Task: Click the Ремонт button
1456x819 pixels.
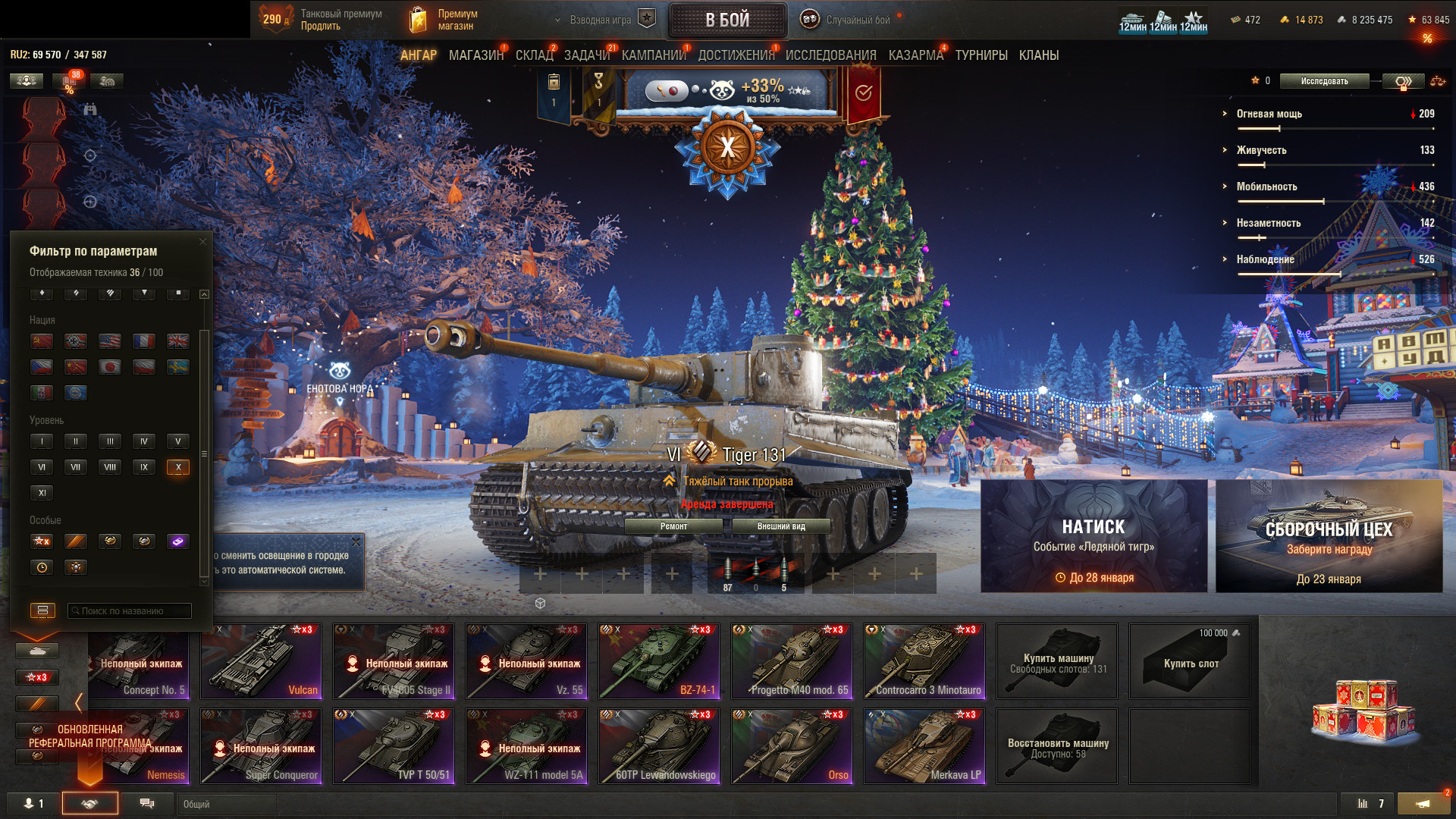Action: [673, 526]
